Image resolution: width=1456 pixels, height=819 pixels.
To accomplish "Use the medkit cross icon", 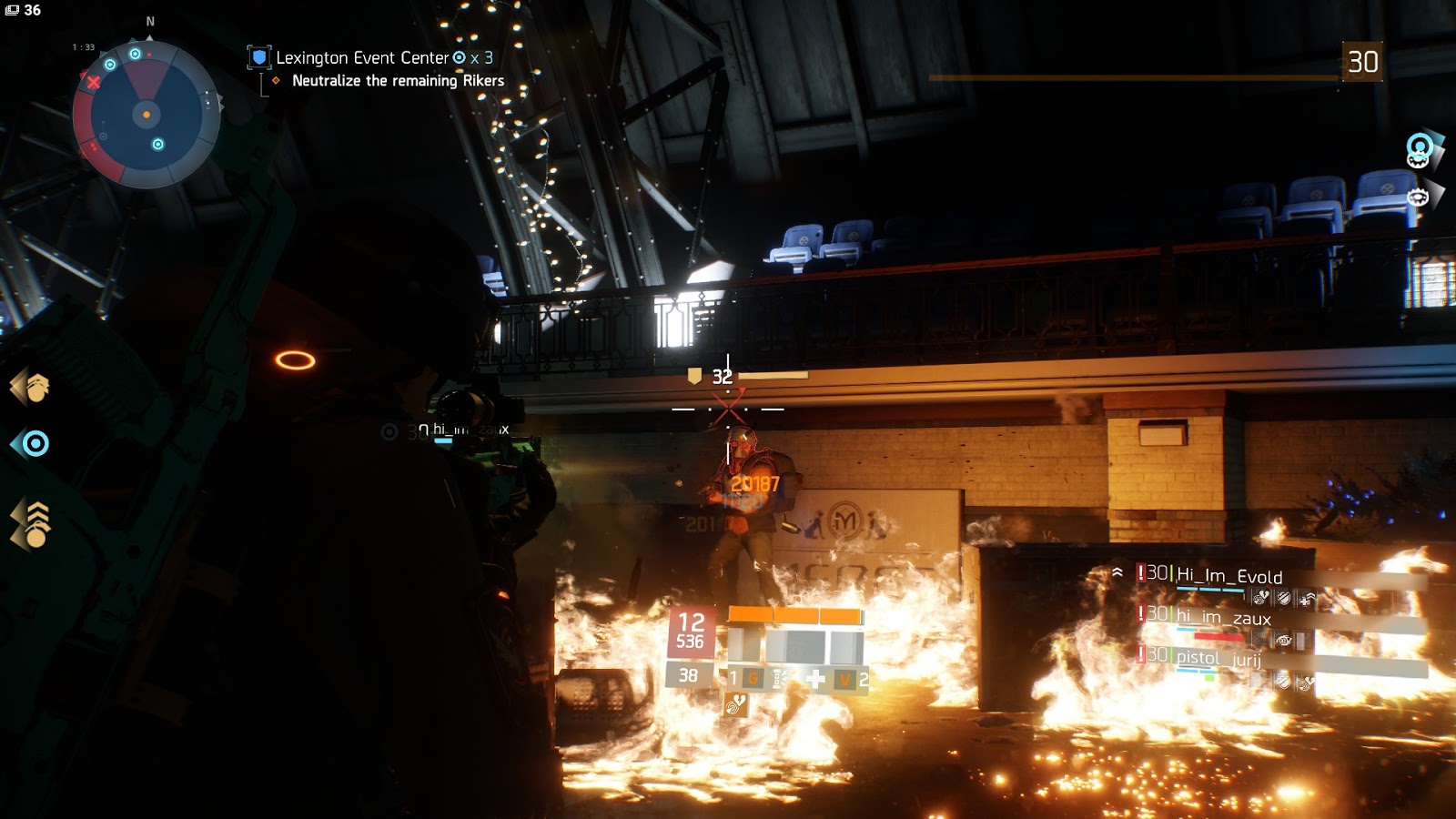I will pos(815,678).
